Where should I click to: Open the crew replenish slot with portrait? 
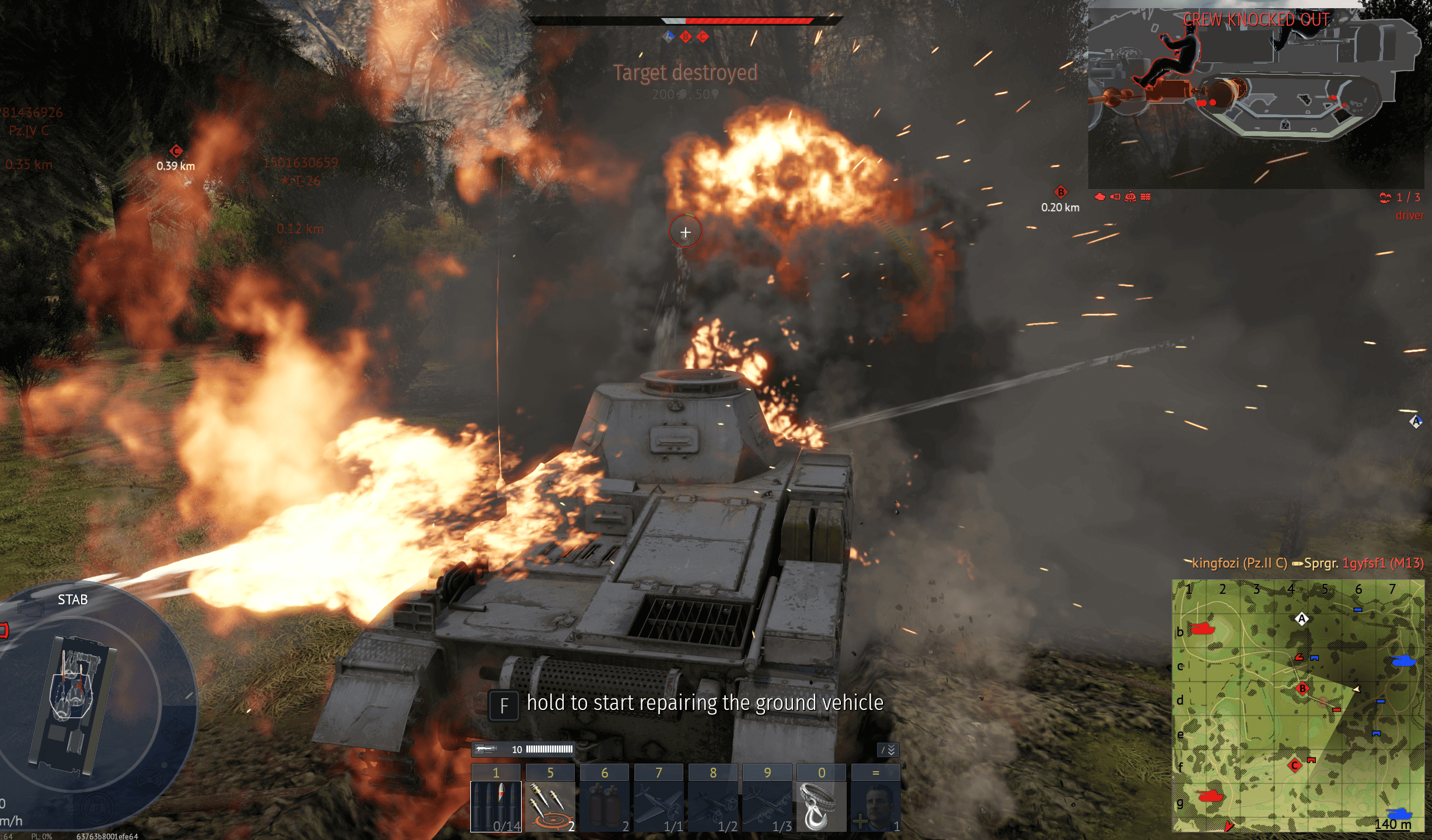[875, 805]
